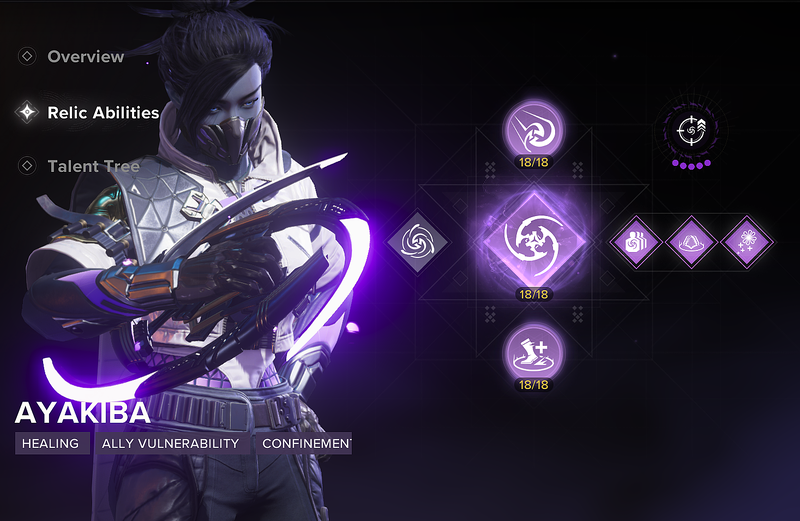Click the Healing tag

pos(52,443)
